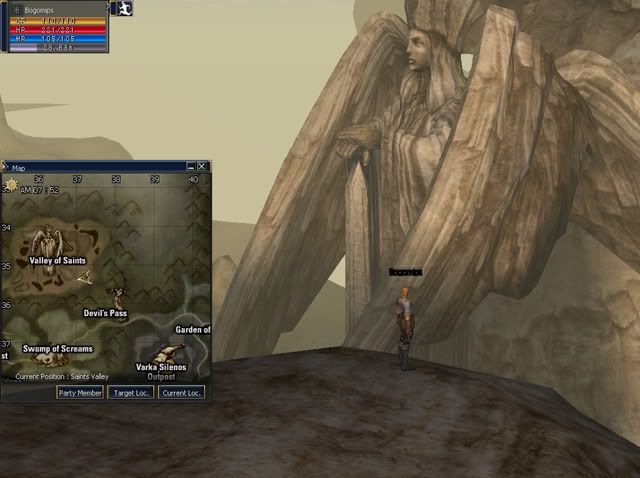Click the Party Member button
The image size is (640, 478).
80,393
